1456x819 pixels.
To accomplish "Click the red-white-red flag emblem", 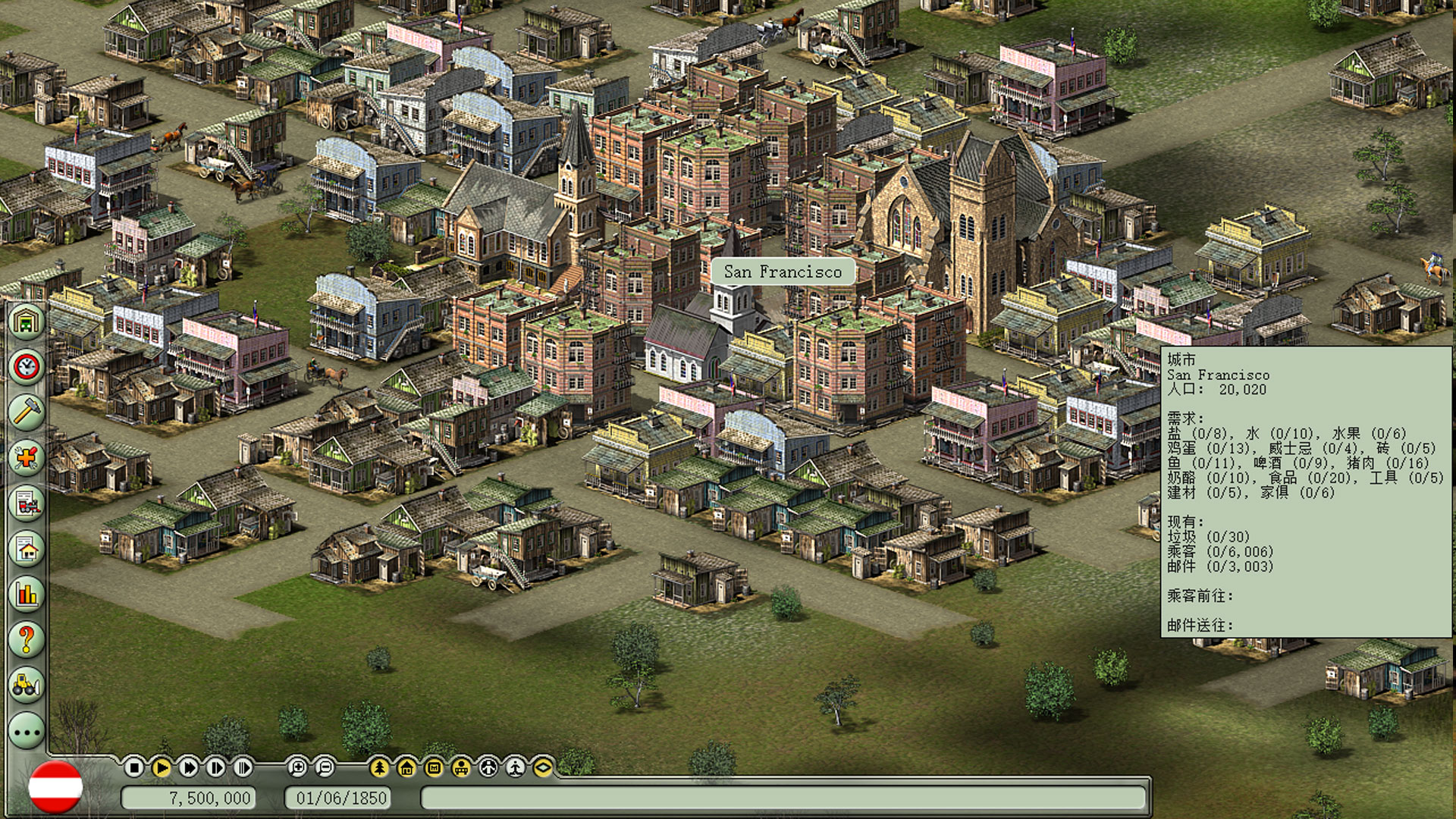I will pyautogui.click(x=55, y=788).
